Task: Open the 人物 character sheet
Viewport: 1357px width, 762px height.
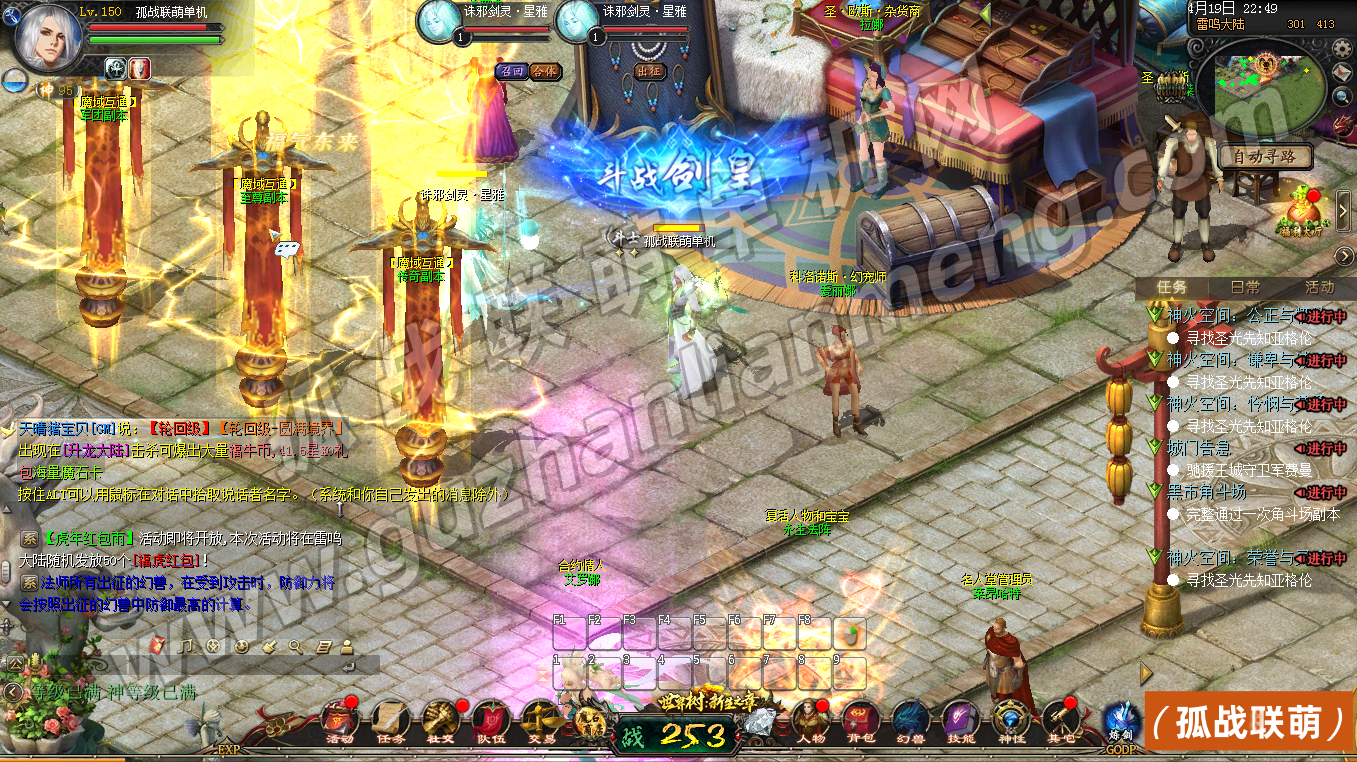Action: (811, 718)
